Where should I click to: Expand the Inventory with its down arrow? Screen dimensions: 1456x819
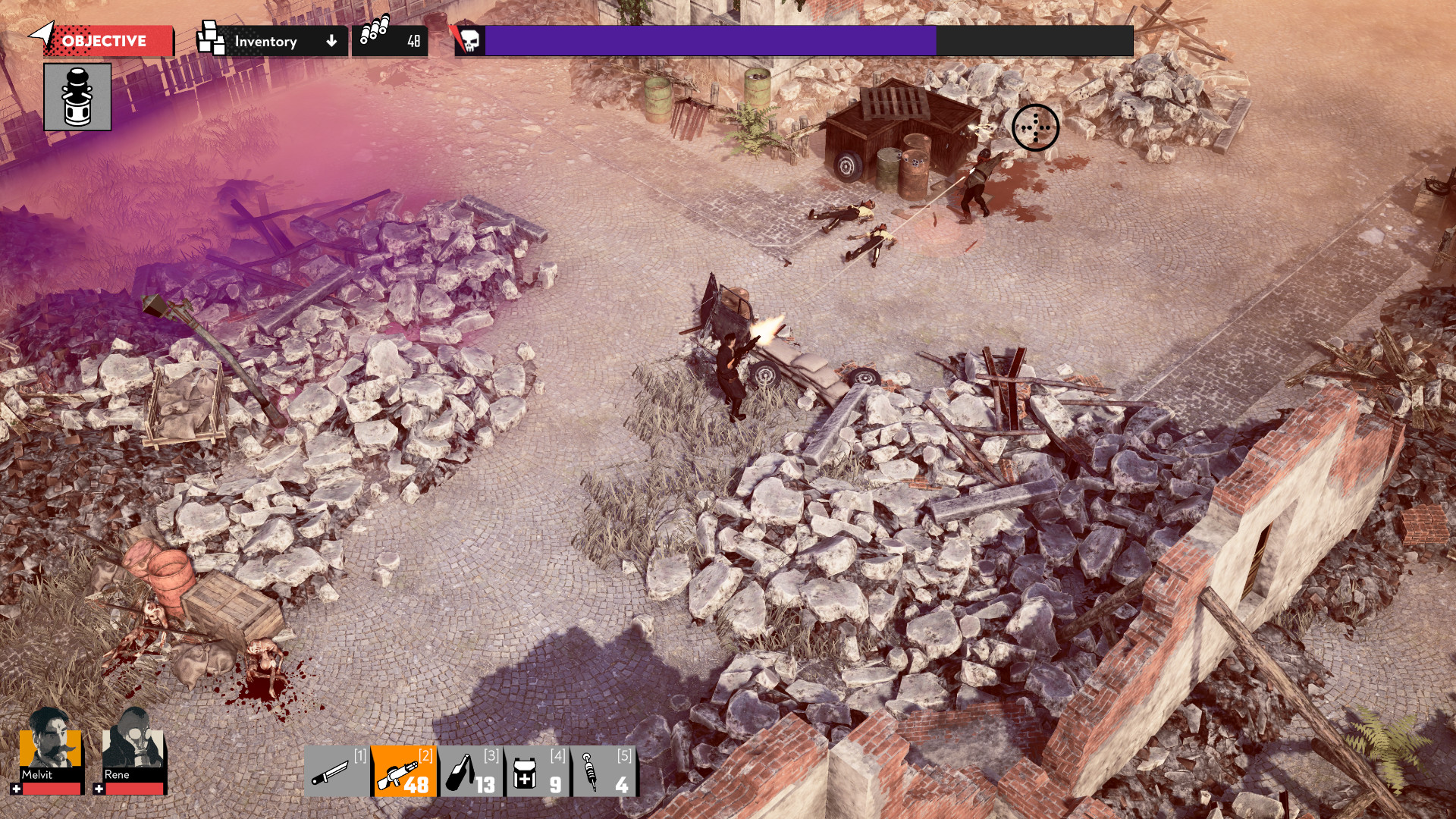[x=331, y=41]
